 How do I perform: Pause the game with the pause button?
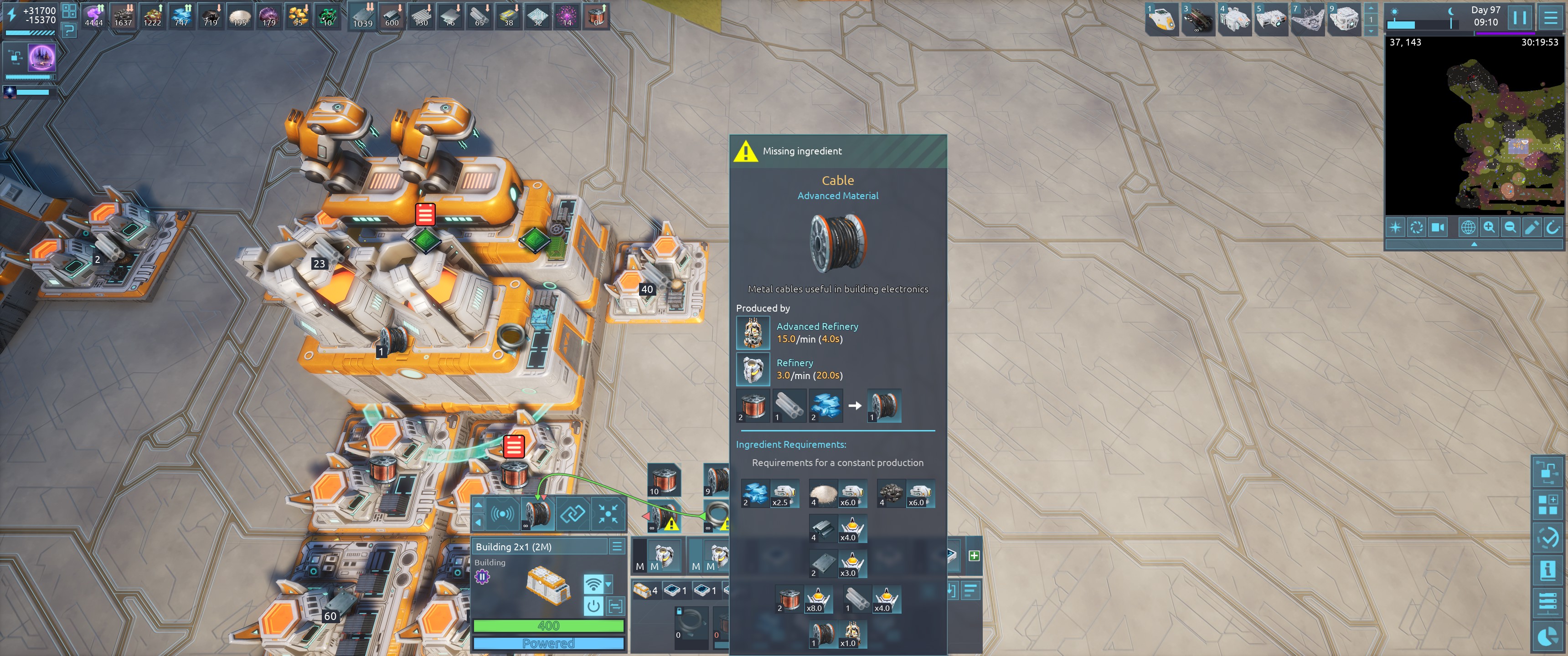(1519, 18)
